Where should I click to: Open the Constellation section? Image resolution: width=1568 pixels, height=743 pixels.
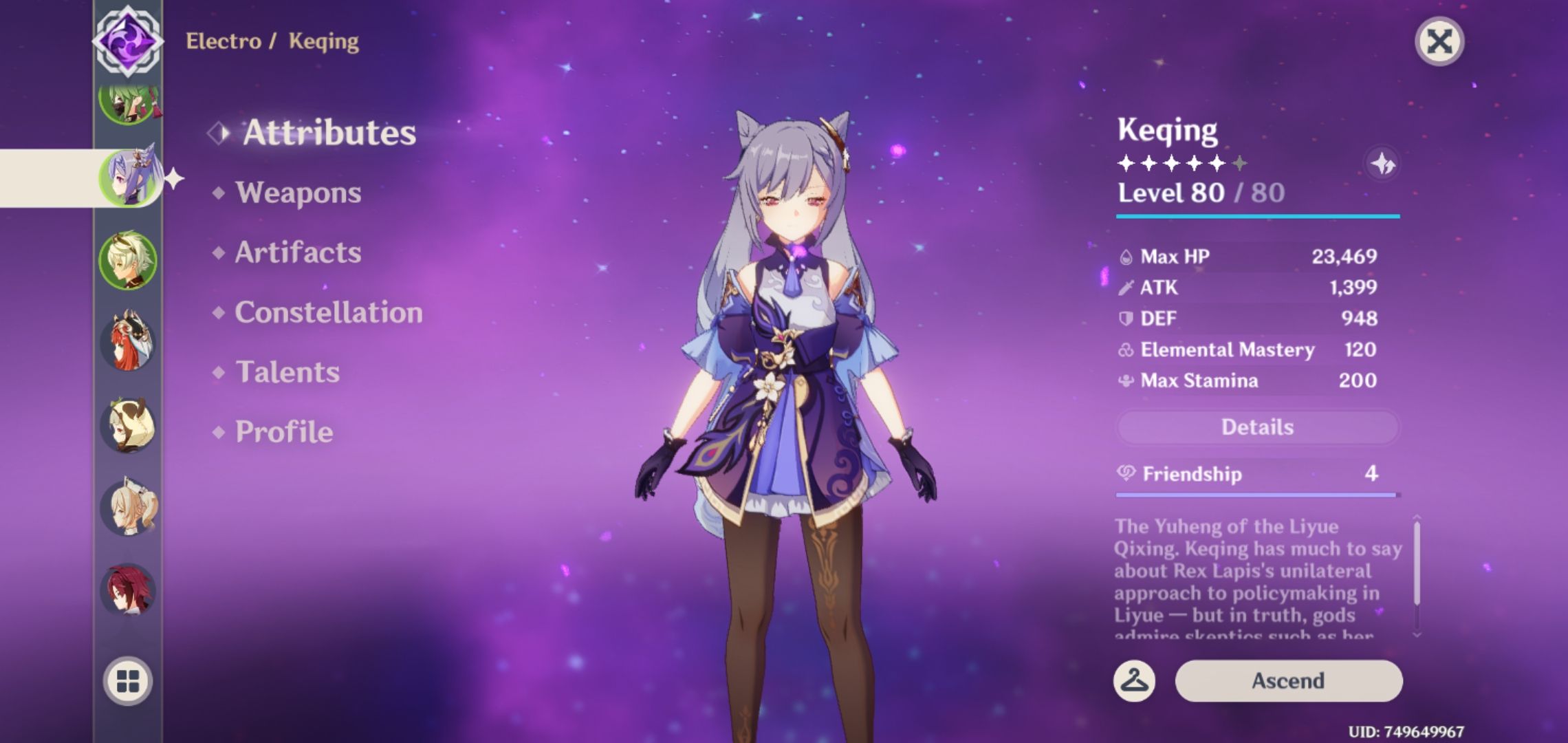[327, 312]
